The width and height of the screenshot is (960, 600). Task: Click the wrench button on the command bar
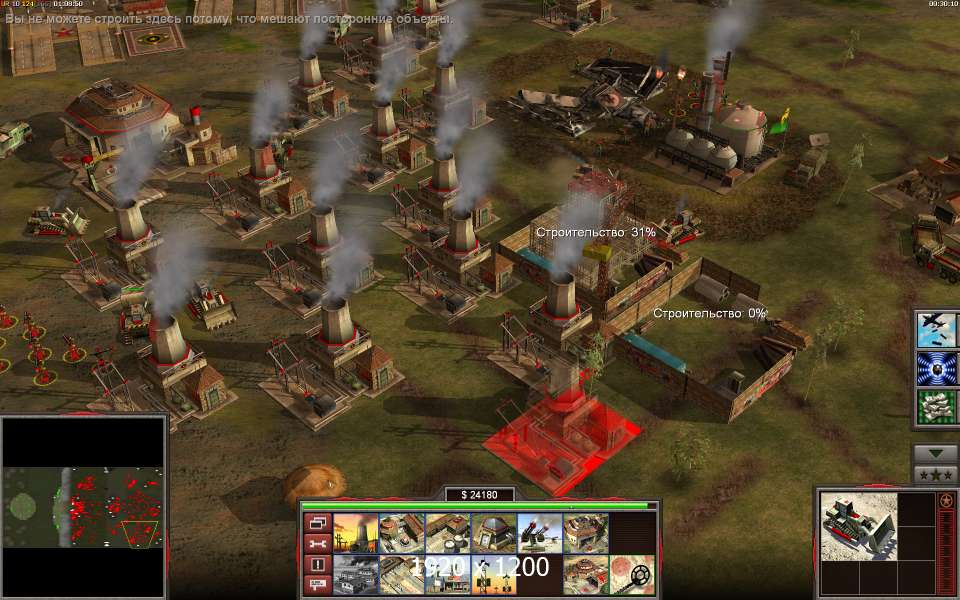coord(317,544)
